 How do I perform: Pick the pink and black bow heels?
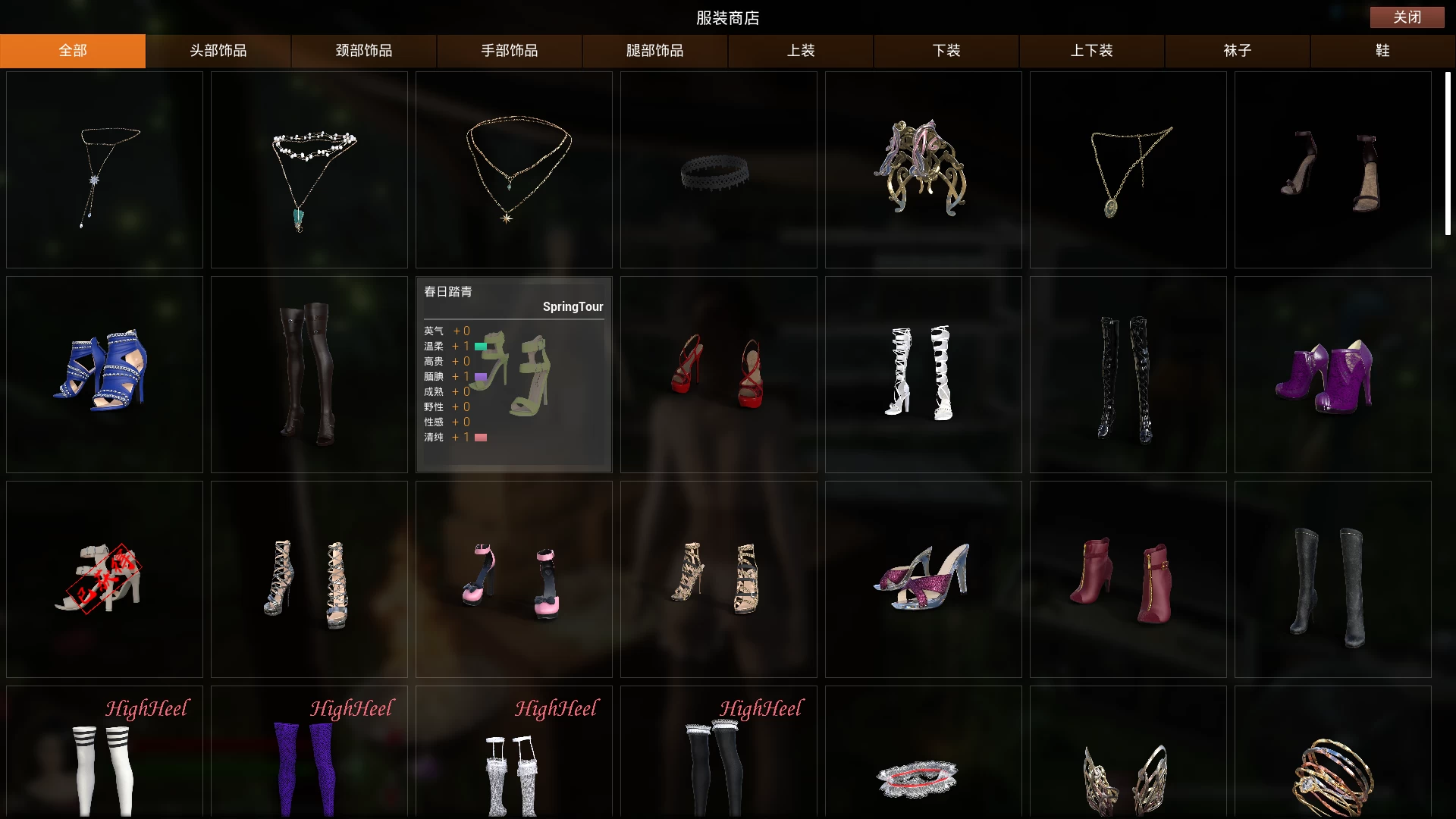click(514, 579)
